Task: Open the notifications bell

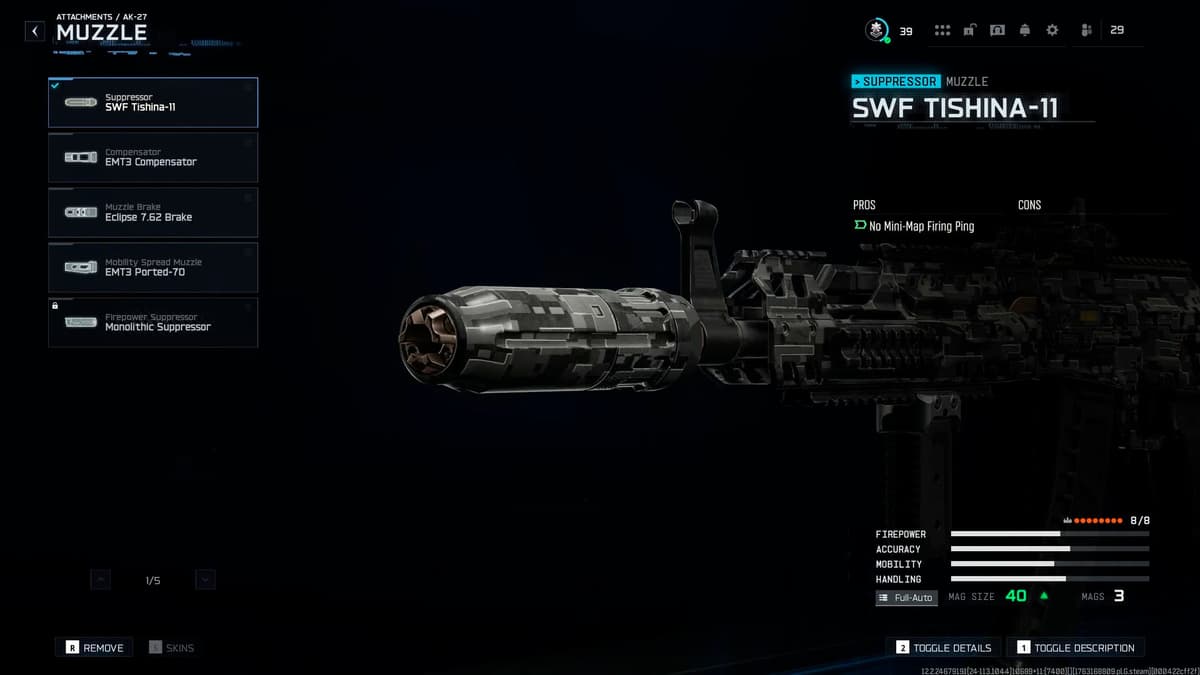Action: [1024, 31]
